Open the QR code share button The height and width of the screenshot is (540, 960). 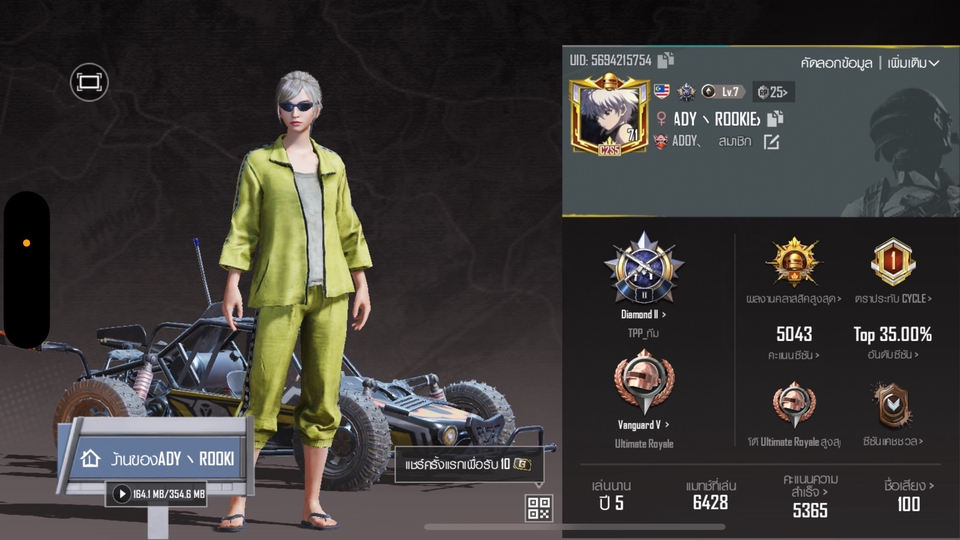539,507
